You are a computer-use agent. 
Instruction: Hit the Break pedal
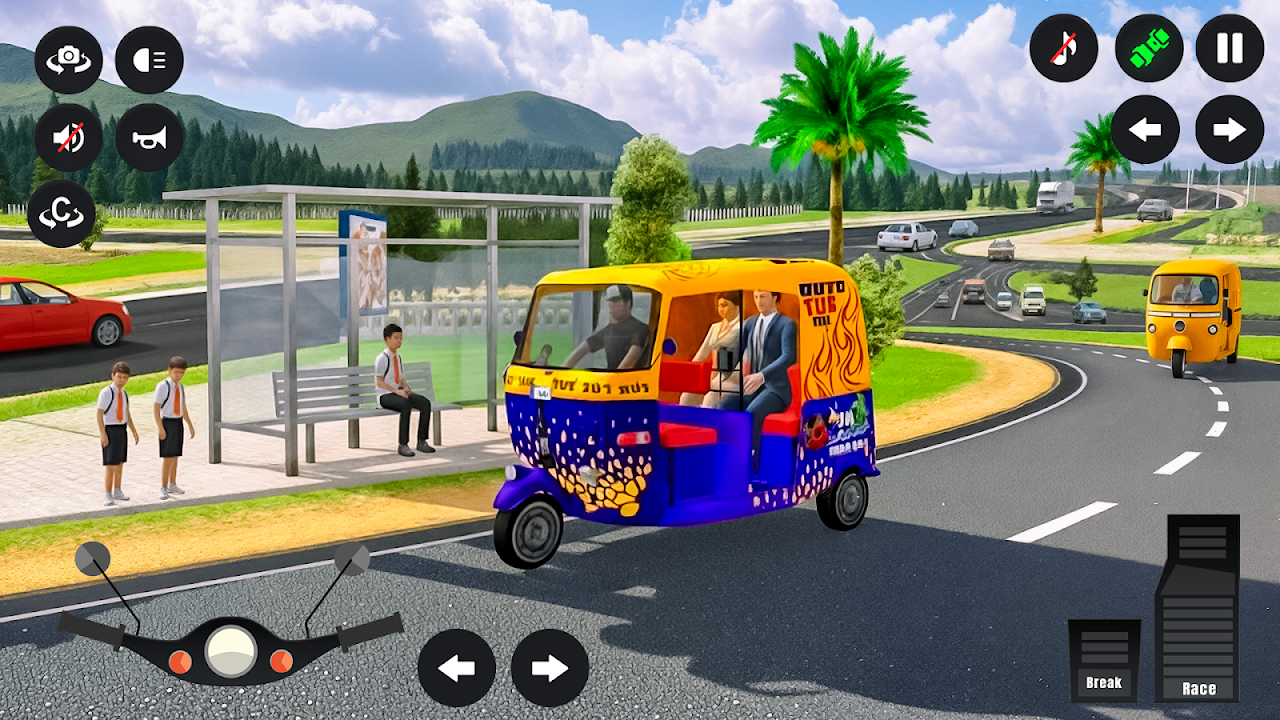point(1104,660)
